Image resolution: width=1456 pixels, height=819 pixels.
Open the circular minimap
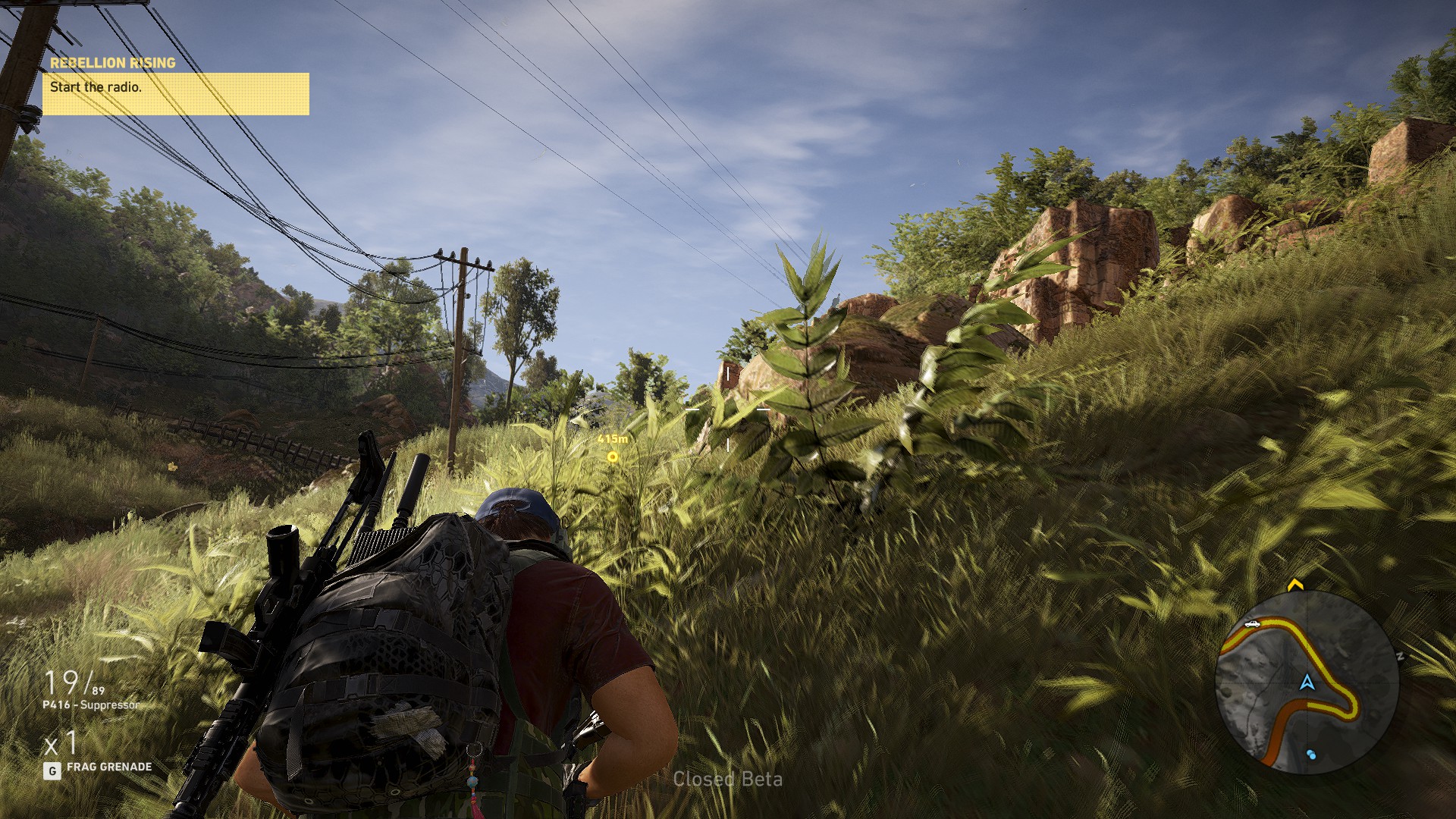pyautogui.click(x=1306, y=682)
